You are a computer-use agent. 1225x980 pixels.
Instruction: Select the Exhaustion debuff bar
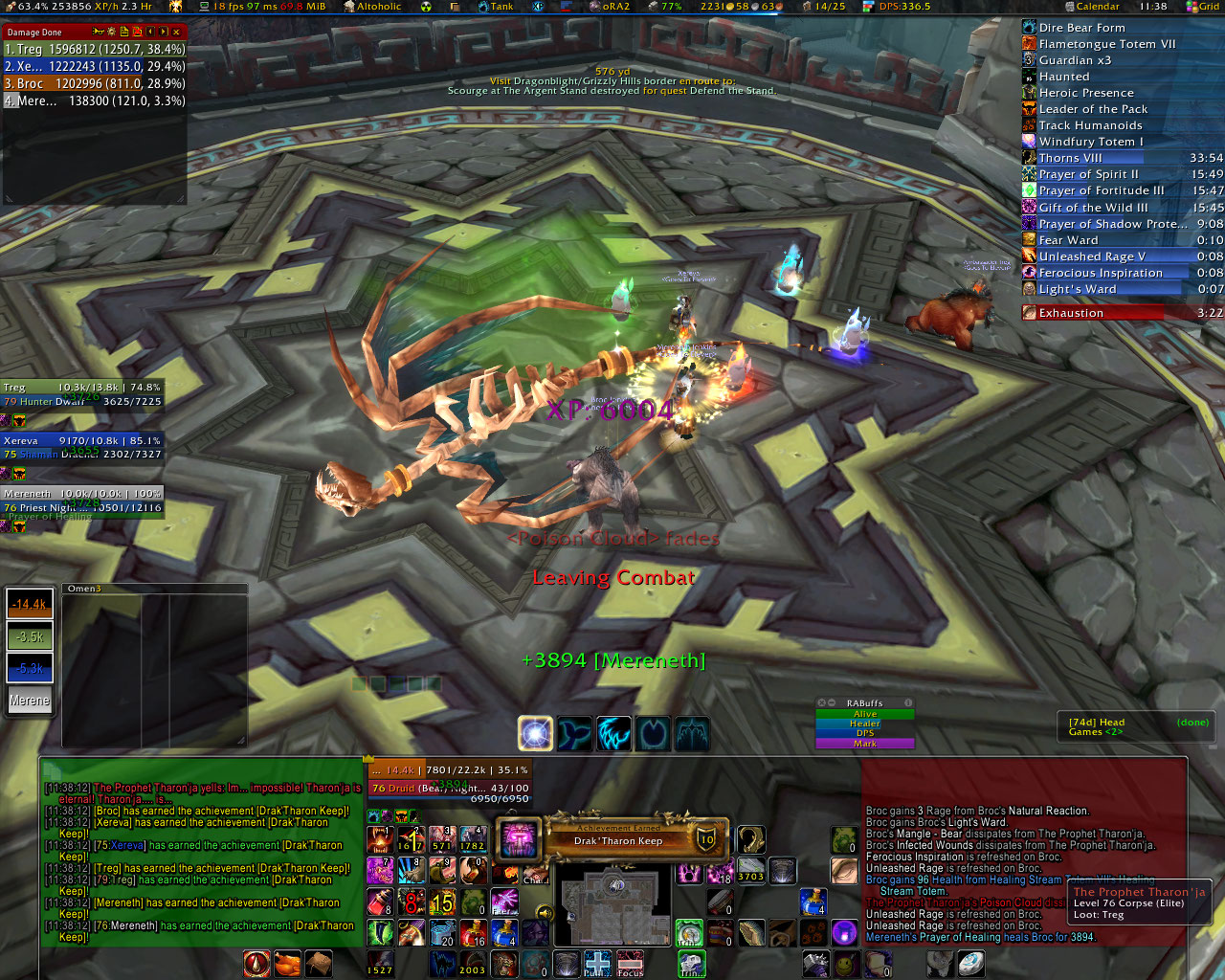pyautogui.click(x=1093, y=313)
